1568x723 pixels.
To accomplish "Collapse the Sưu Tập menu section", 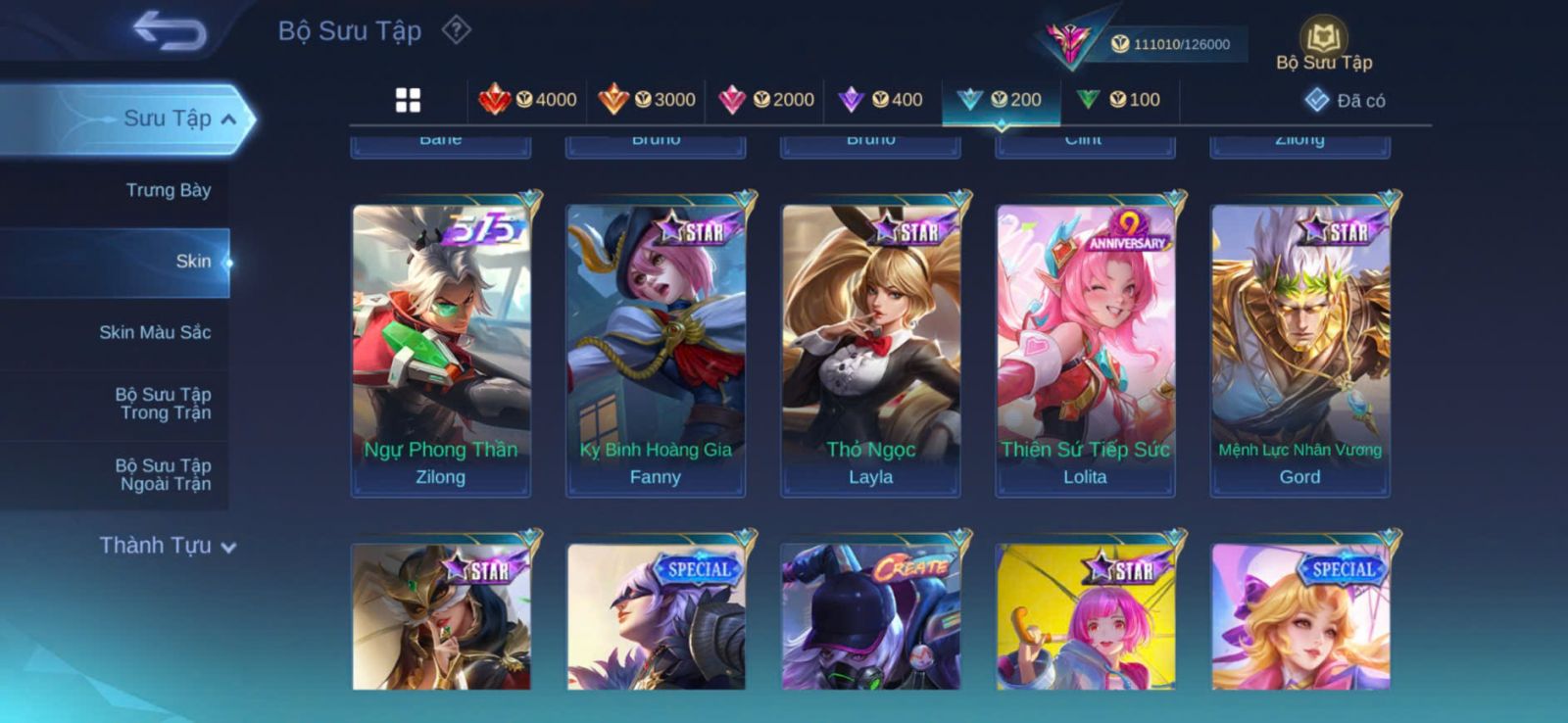I will click(227, 120).
